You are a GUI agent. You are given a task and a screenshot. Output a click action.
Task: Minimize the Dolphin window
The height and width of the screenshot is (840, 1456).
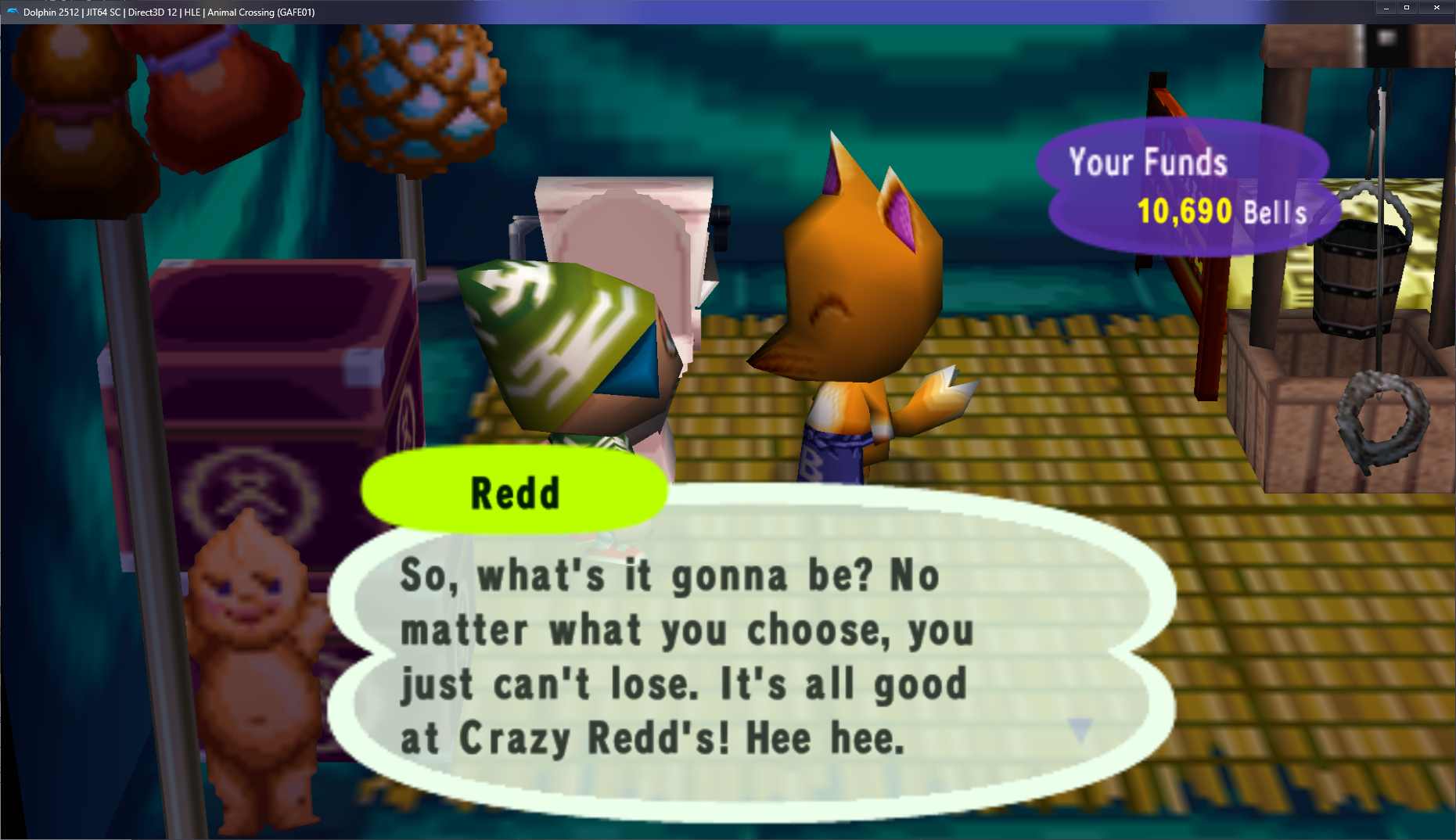pyautogui.click(x=1386, y=8)
